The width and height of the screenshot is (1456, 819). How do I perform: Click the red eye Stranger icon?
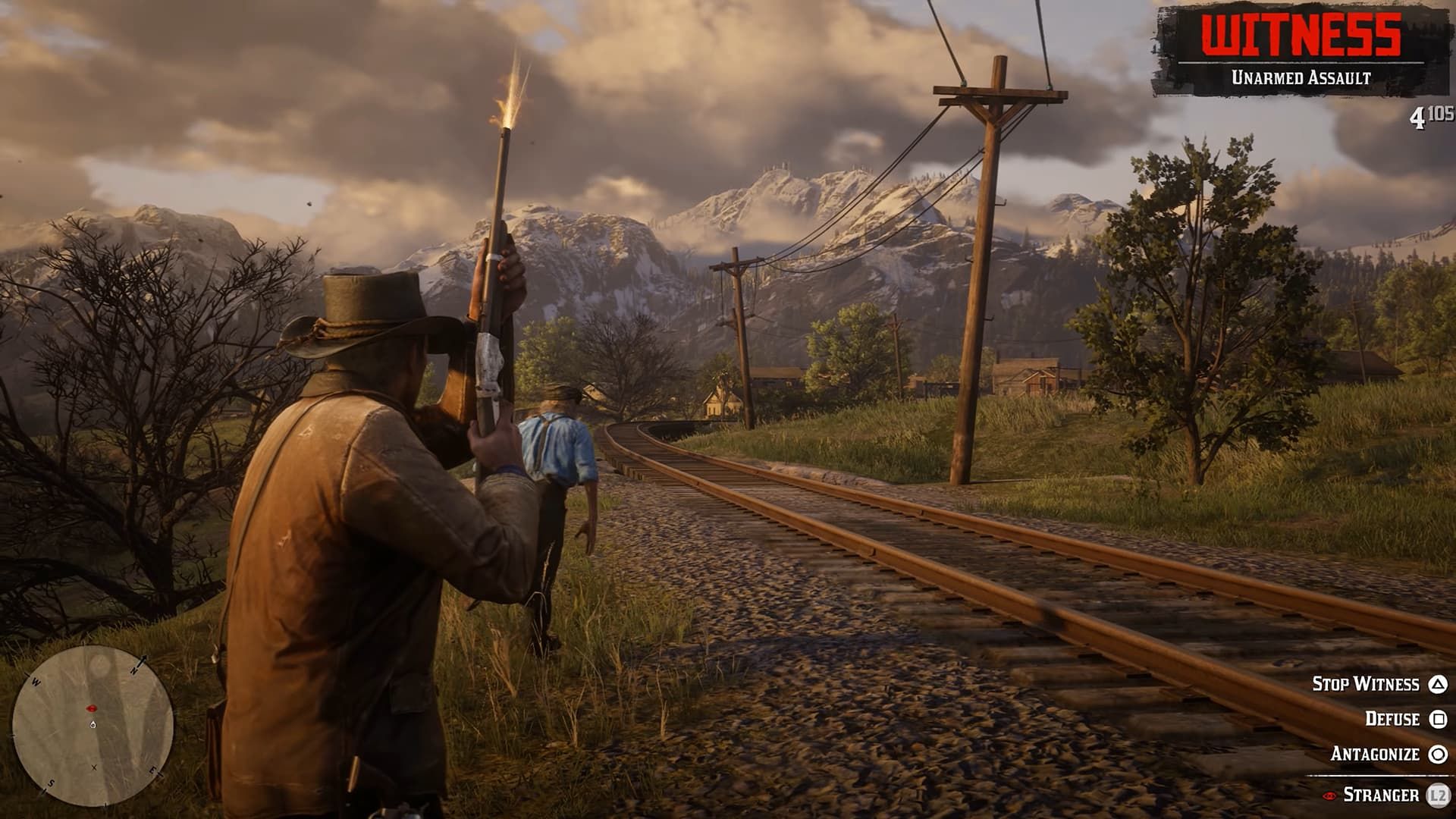(x=1329, y=795)
